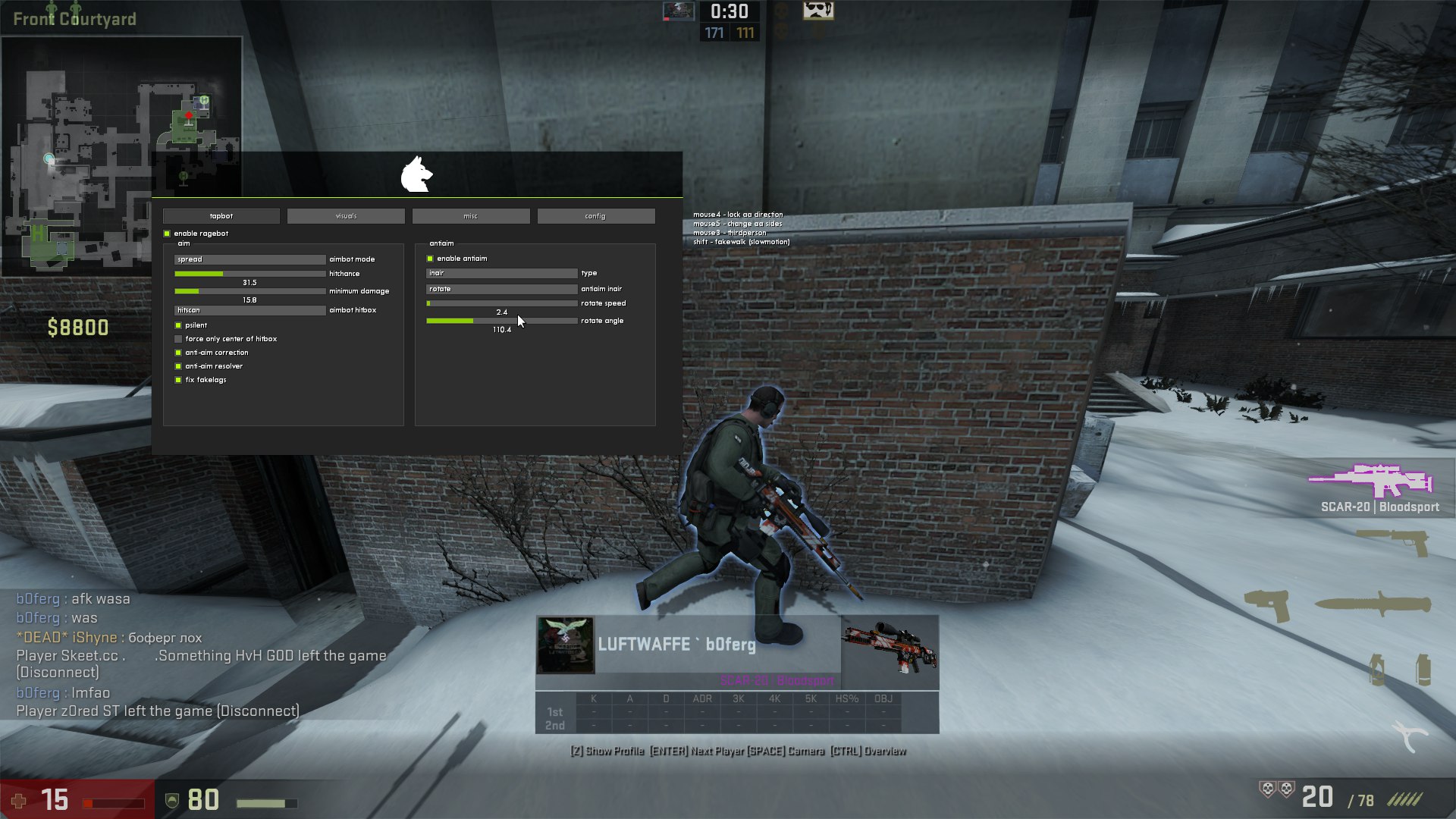Toggle the anti-aim resolver checkbox

click(x=179, y=366)
